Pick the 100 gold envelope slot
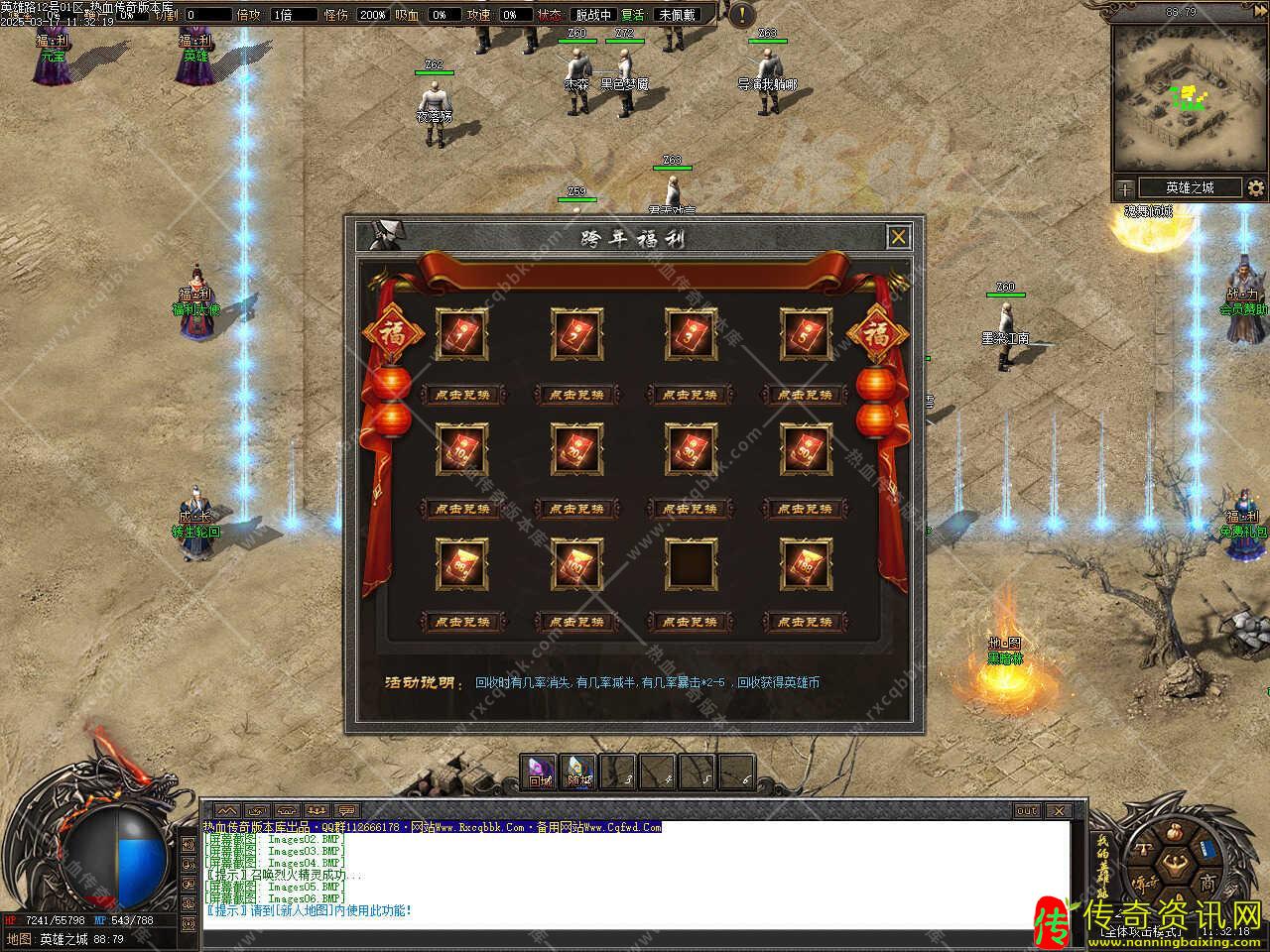This screenshot has height=952, width=1270. click(x=576, y=563)
